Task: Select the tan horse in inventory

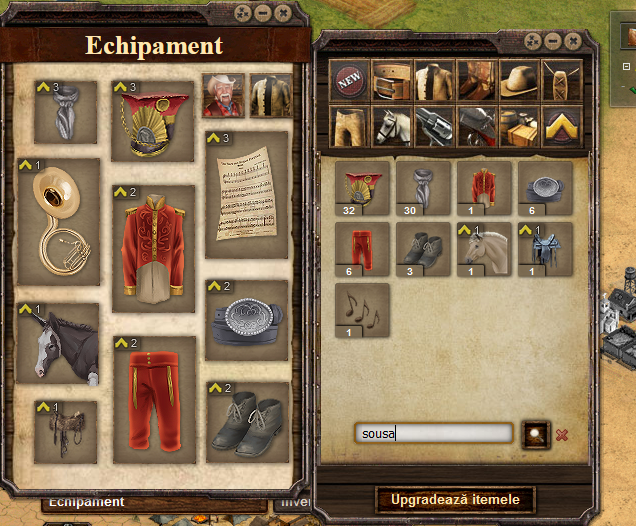Action: [x=485, y=249]
